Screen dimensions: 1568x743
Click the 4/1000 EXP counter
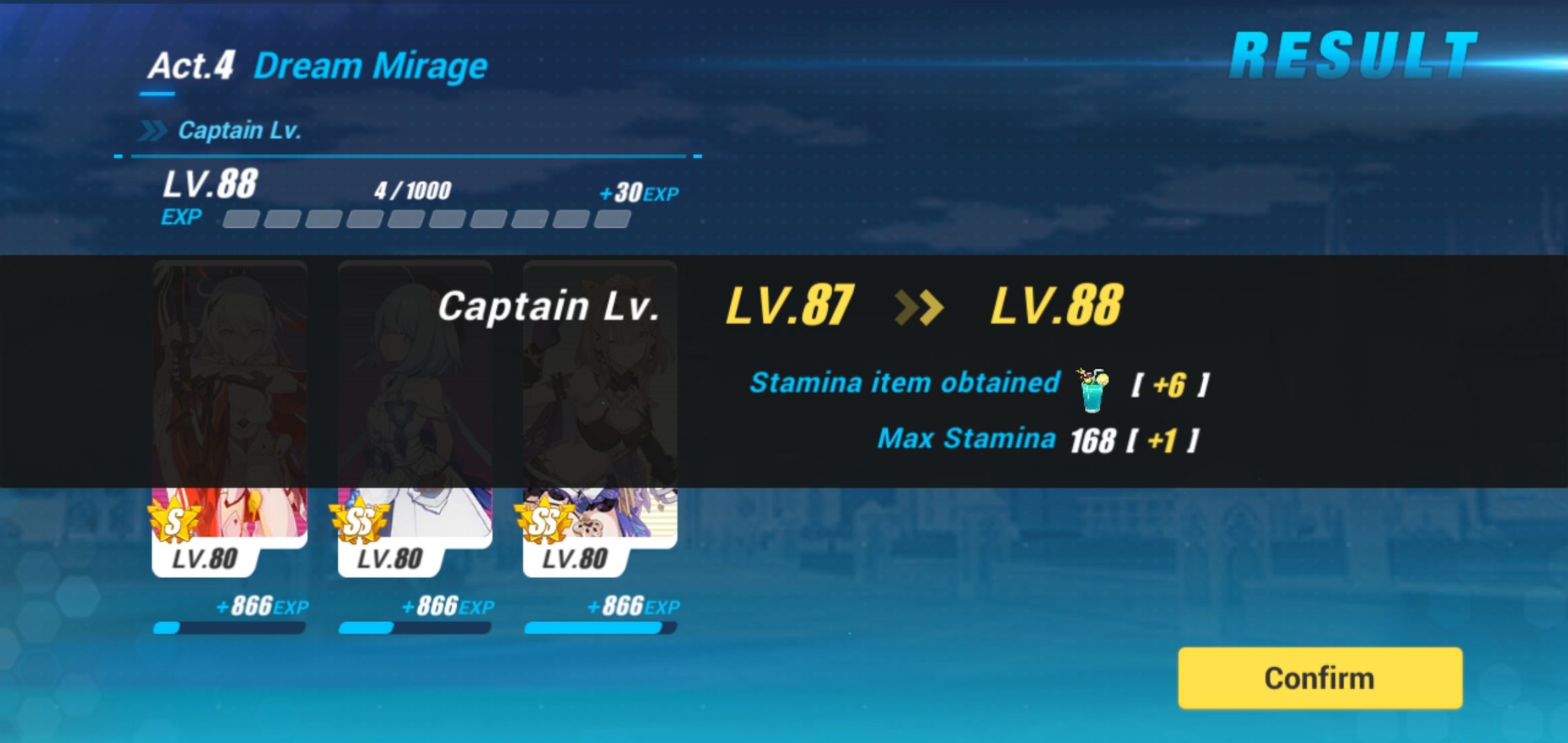(x=413, y=191)
